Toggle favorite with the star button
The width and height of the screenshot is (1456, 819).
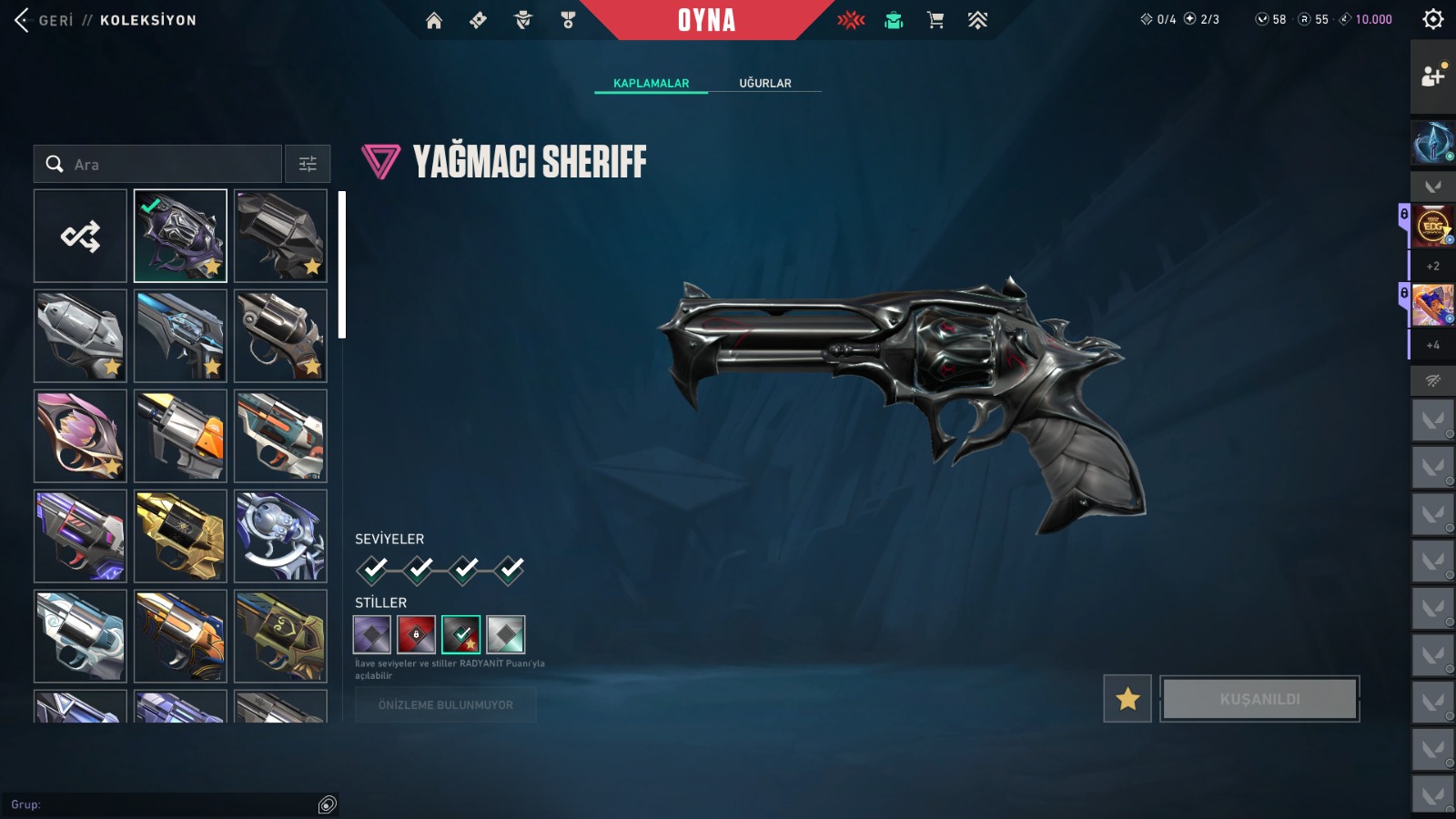point(1127,699)
